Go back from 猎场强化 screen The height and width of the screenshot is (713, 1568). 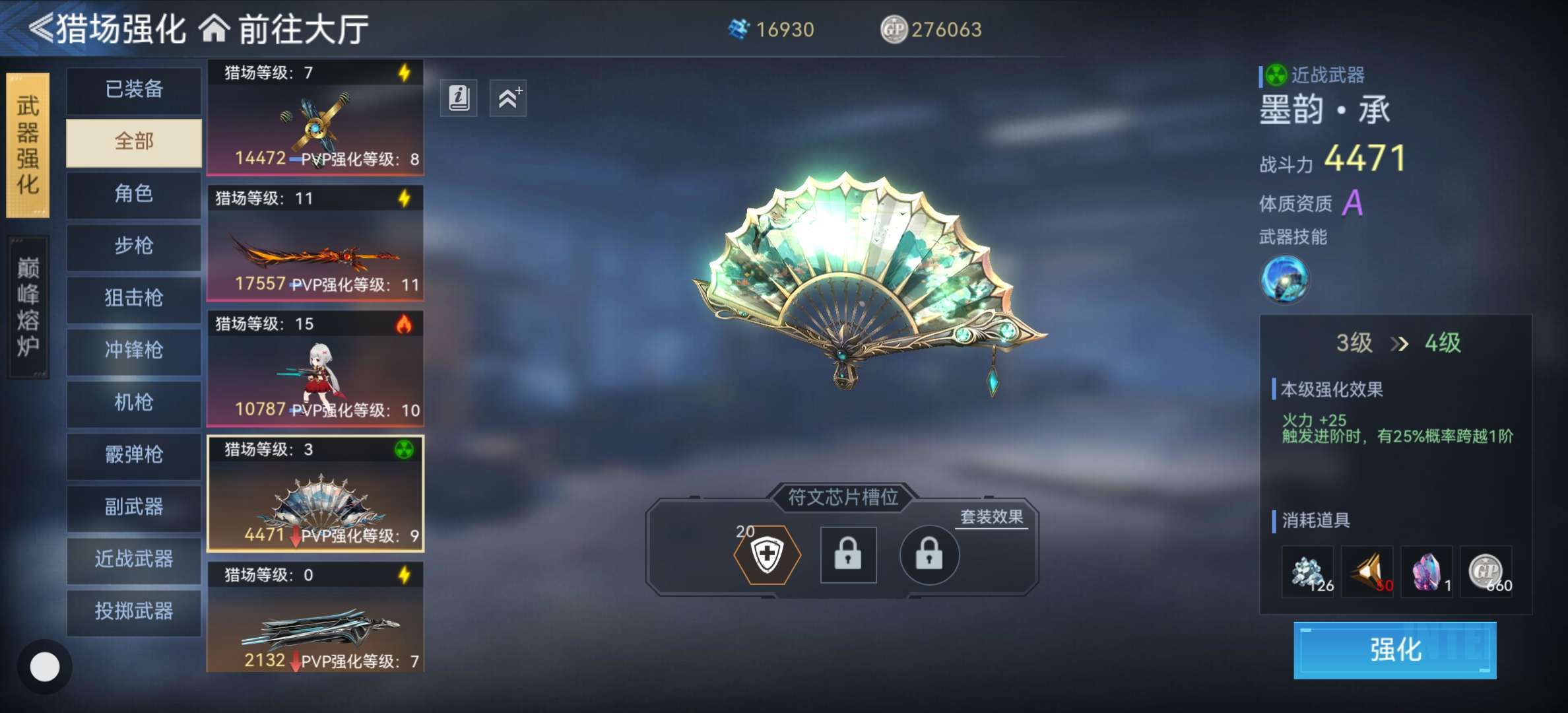41,29
